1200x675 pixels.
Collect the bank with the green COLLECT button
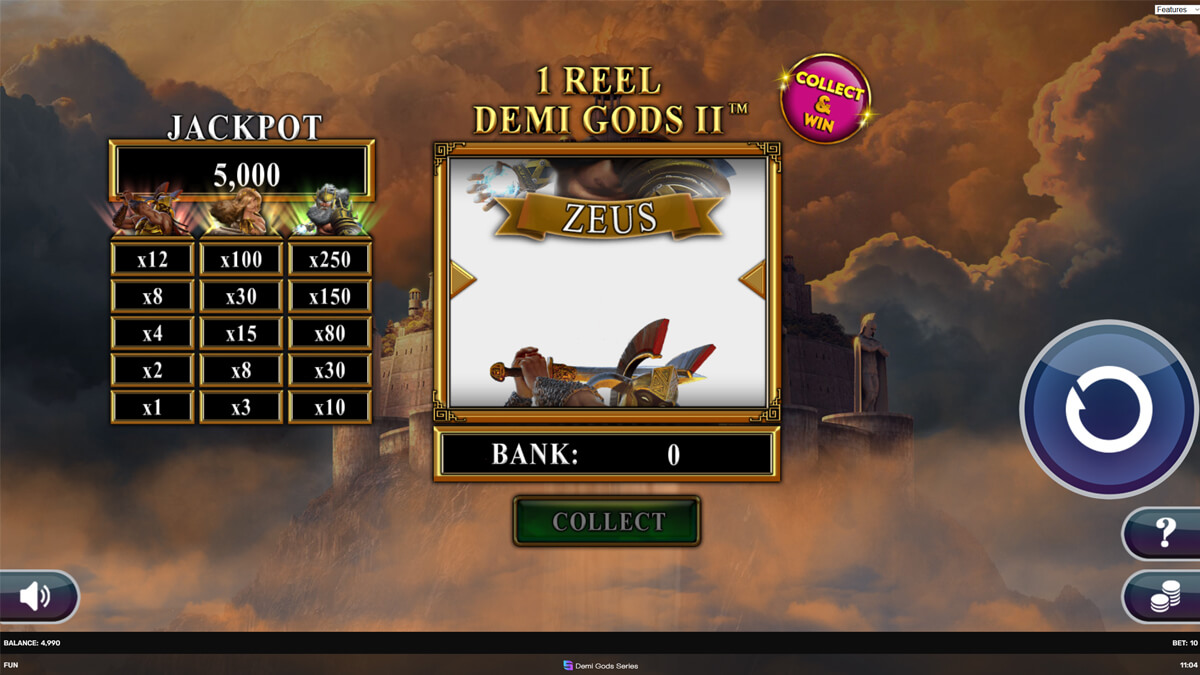click(607, 521)
